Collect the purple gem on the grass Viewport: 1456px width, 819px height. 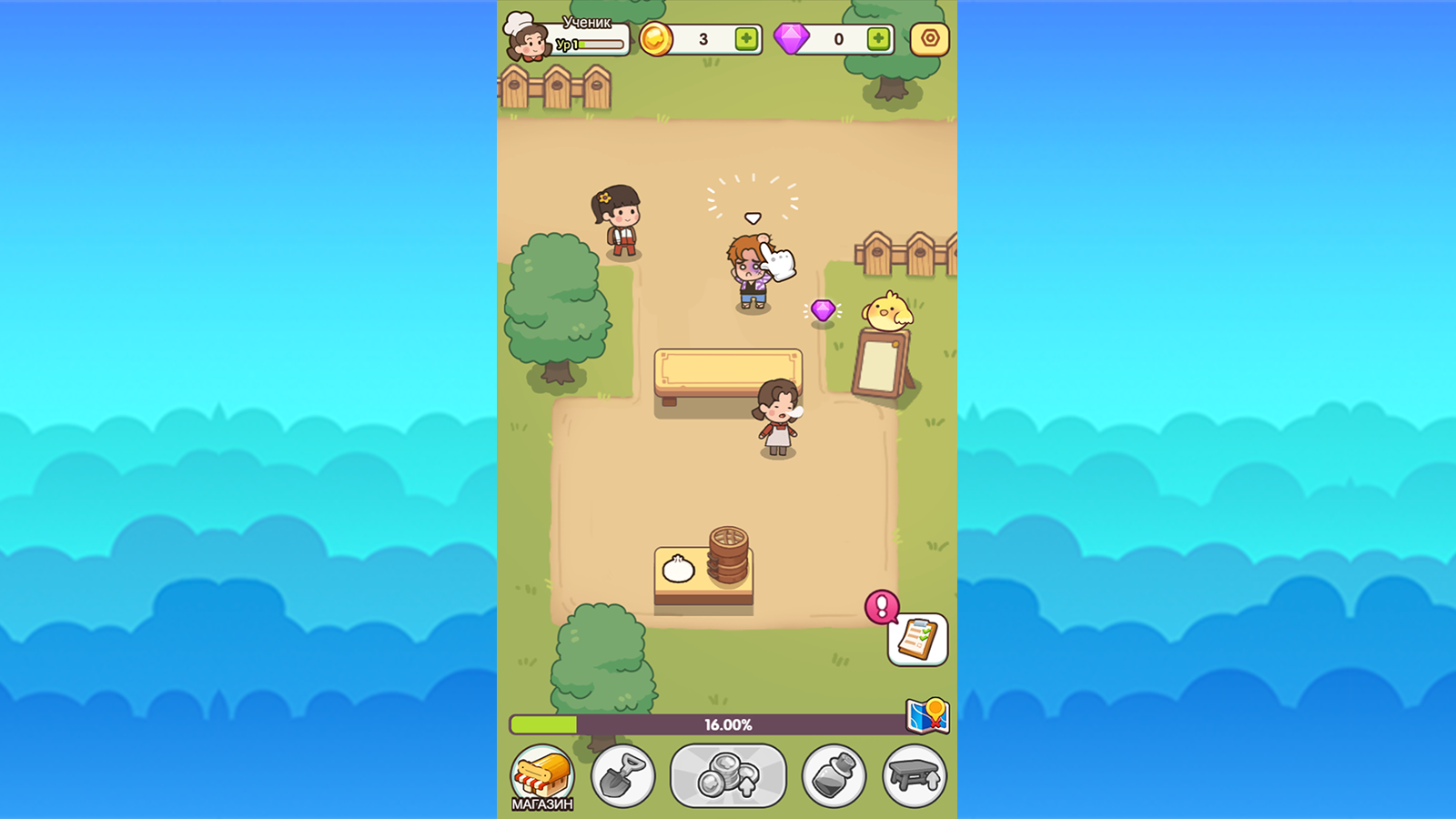(822, 312)
